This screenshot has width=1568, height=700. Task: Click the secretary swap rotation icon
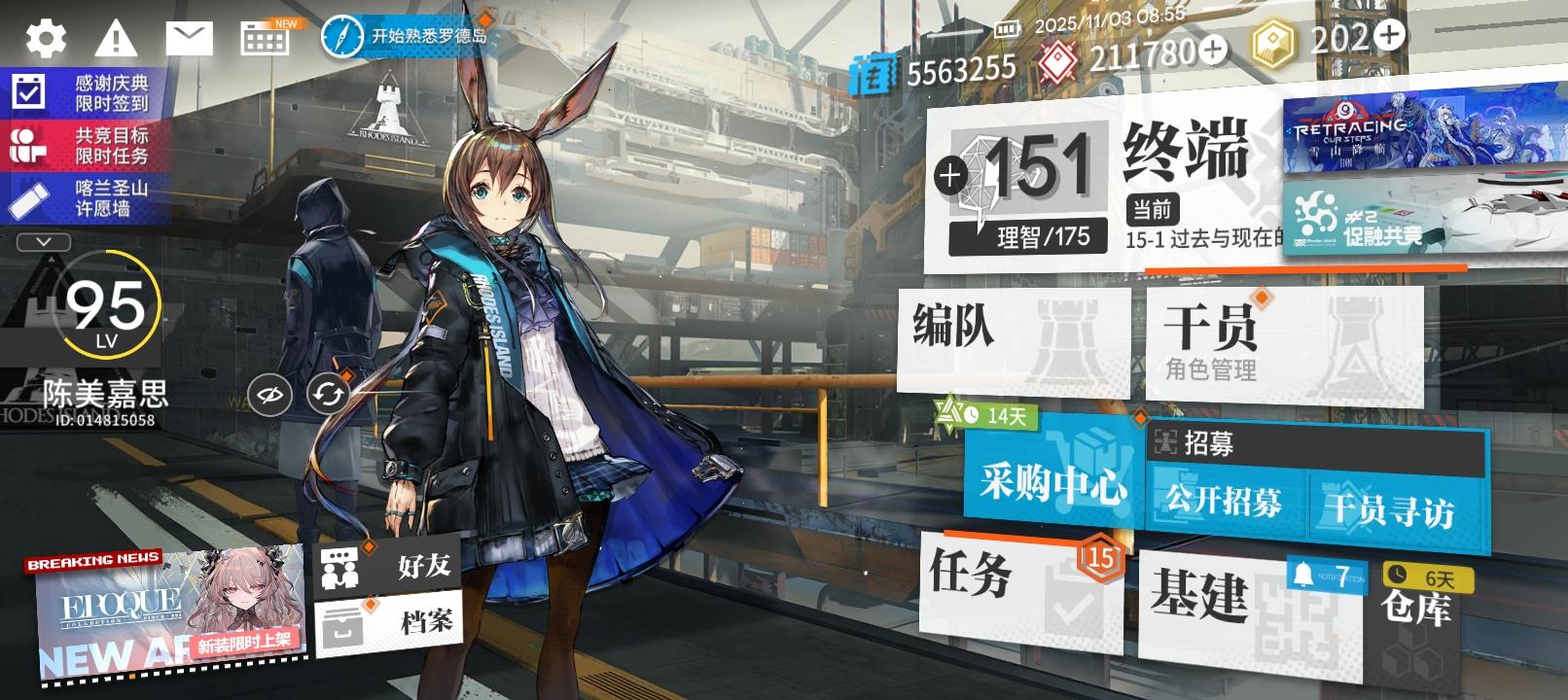(327, 395)
